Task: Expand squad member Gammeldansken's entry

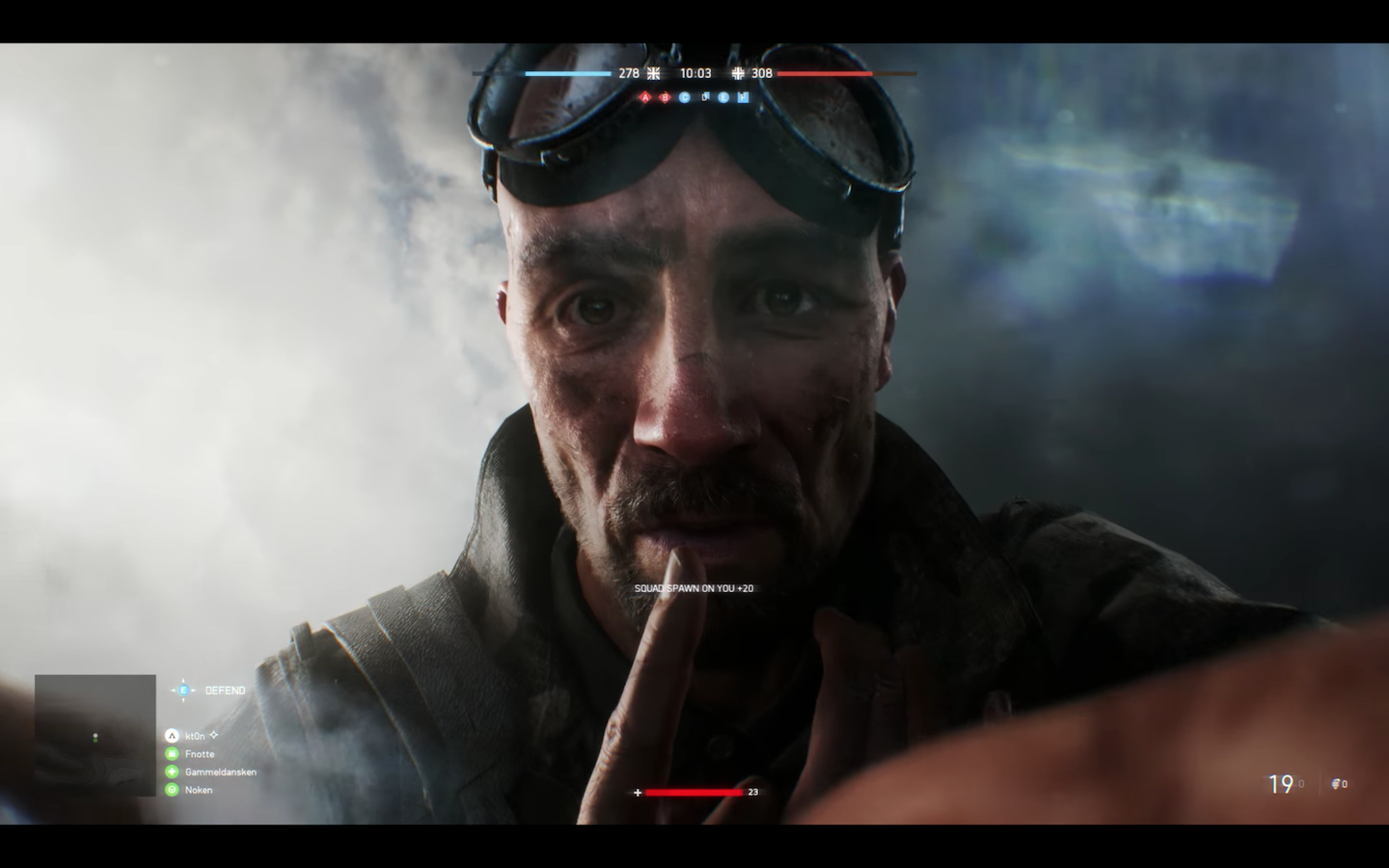Action: [220, 772]
